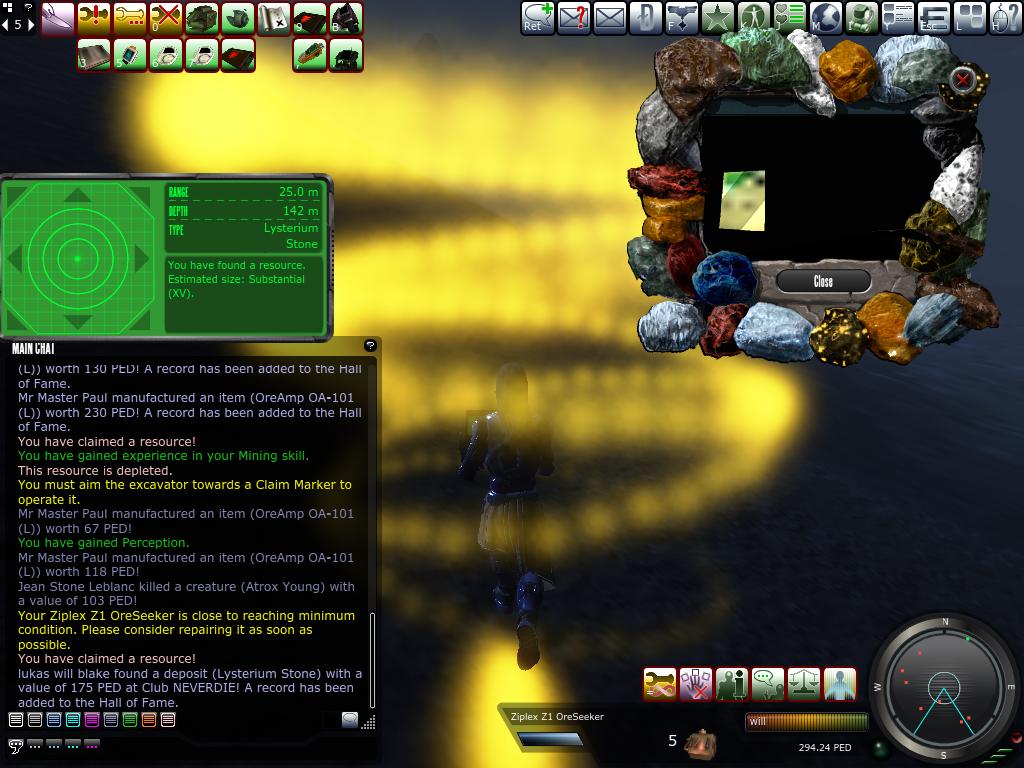Open the mouse help icon
Screen dimensions: 1024x768
pos(1006,17)
